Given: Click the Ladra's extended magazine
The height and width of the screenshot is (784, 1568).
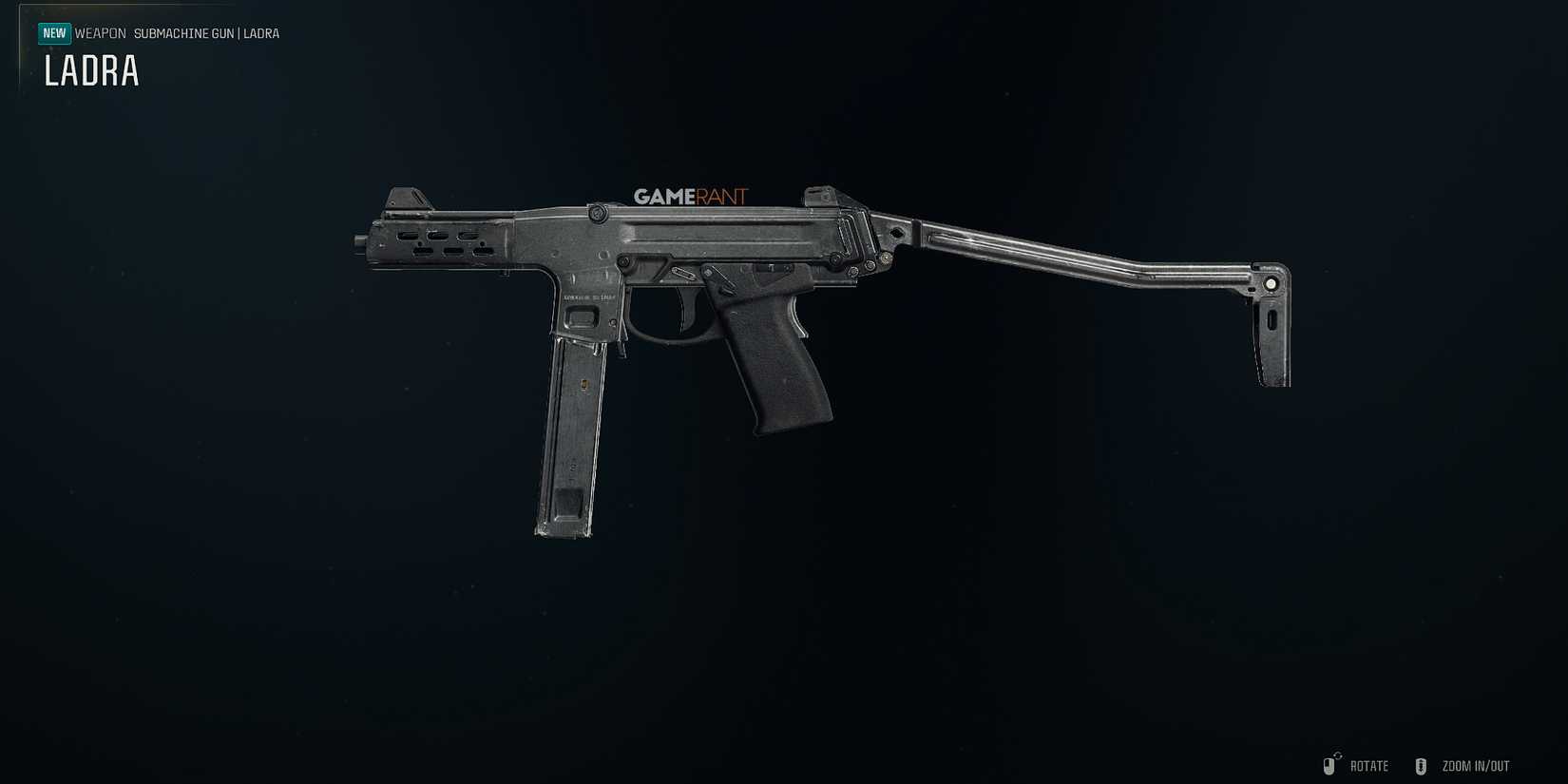Looking at the screenshot, I should coord(567,437).
